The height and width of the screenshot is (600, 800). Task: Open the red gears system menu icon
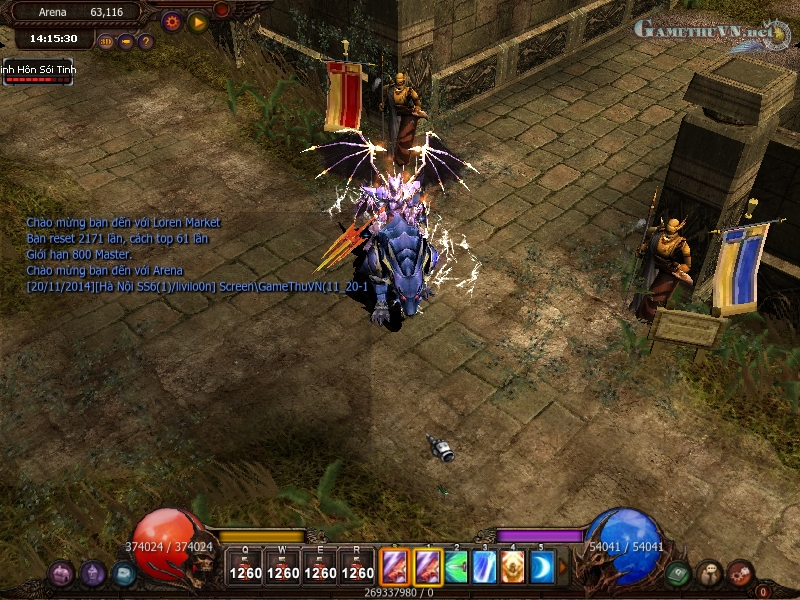(740, 573)
